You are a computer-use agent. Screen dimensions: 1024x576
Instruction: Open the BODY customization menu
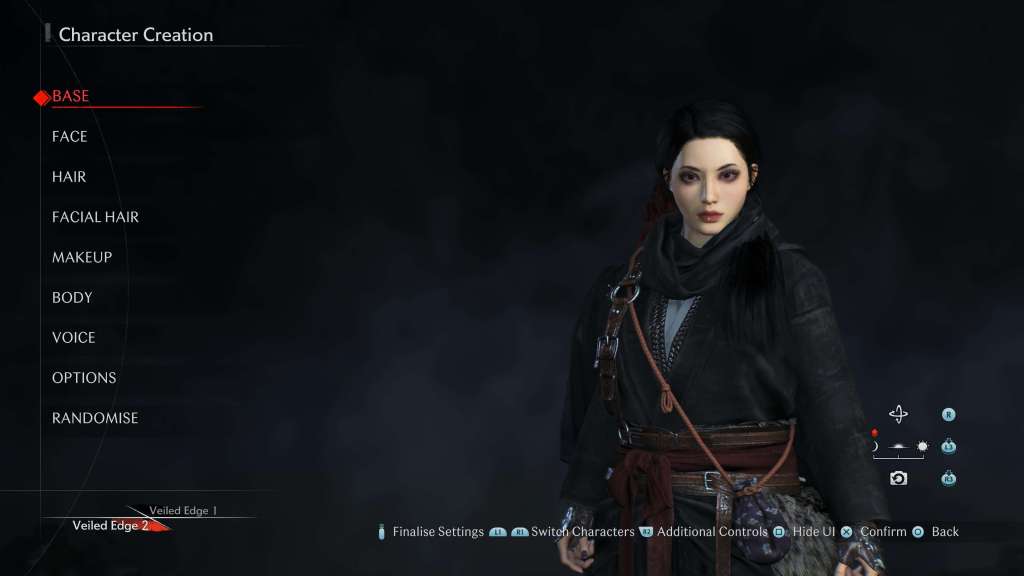72,297
